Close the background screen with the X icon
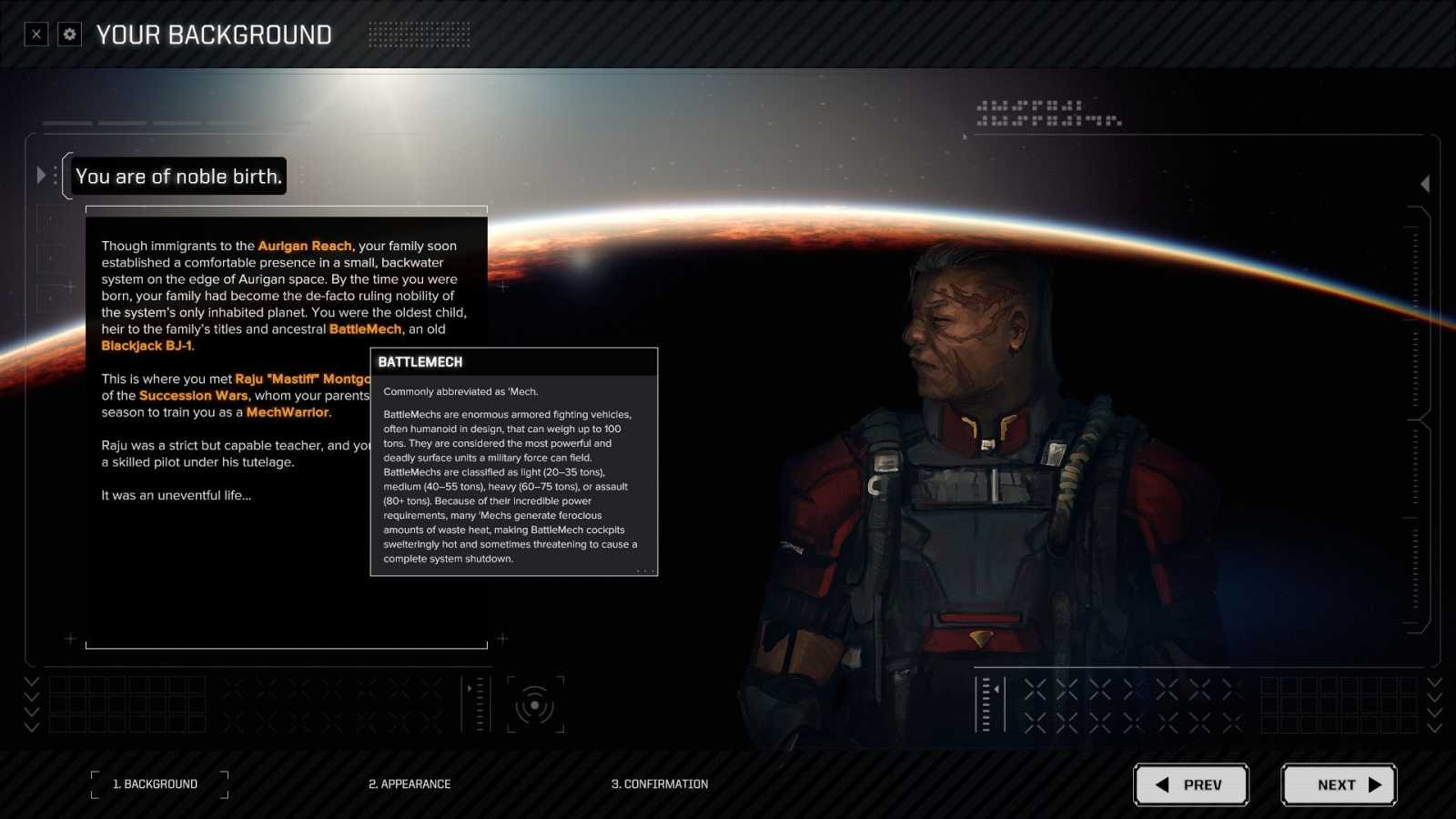1456x819 pixels. click(x=35, y=34)
